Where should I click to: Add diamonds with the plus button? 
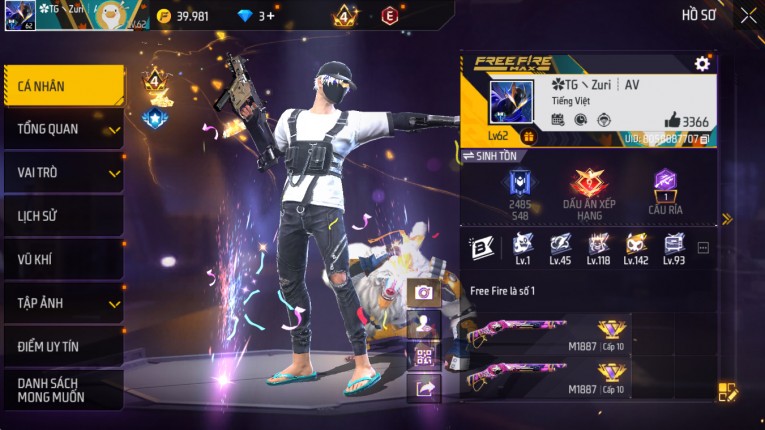coord(271,16)
